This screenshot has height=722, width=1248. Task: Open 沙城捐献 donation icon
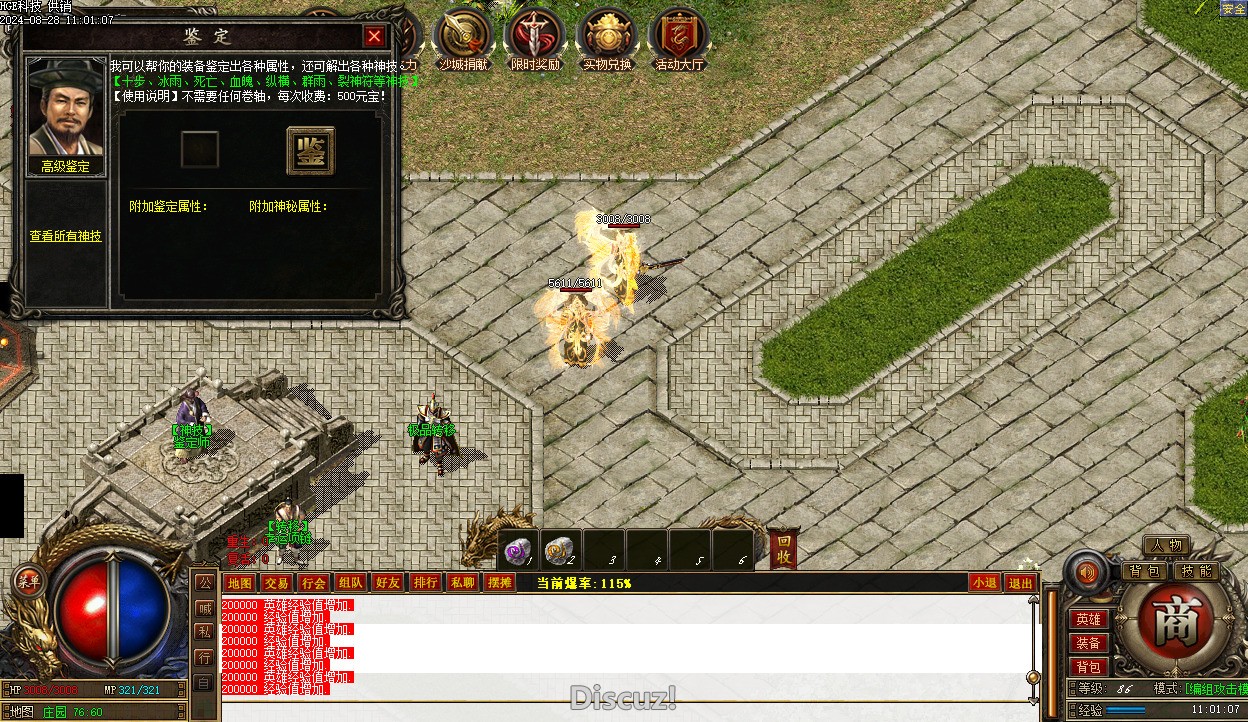pyautogui.click(x=464, y=37)
